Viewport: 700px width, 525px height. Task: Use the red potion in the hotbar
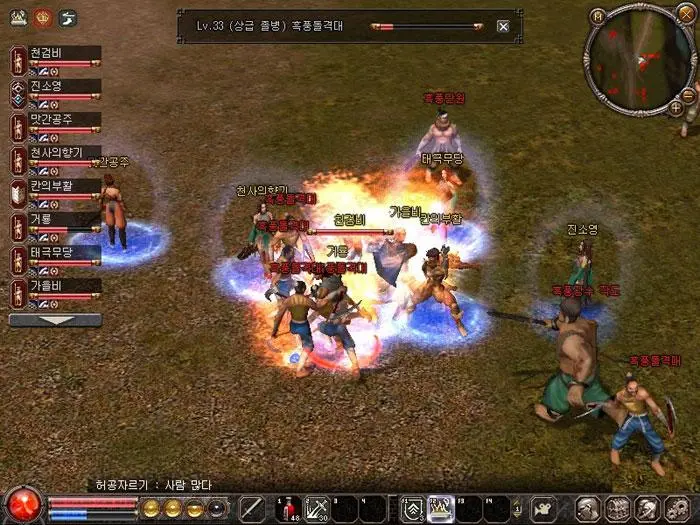pos(289,508)
